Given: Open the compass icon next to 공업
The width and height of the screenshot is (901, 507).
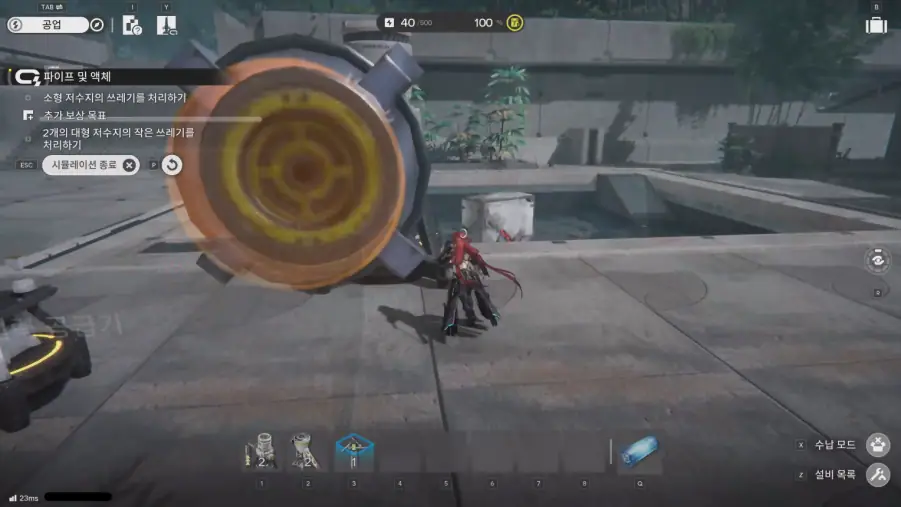Looking at the screenshot, I should coord(97,25).
